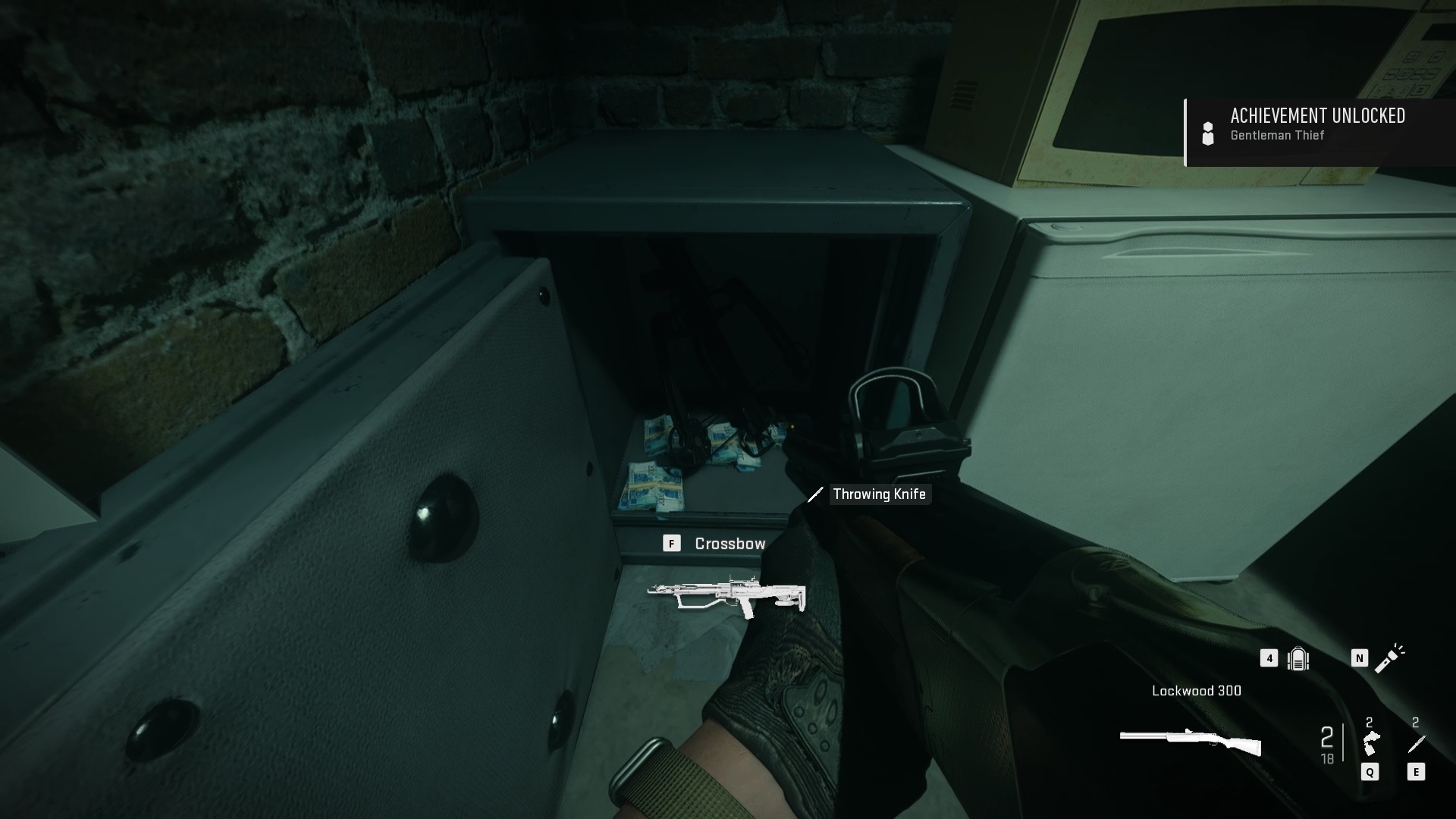Click the 4 keybind box next to the backpack

[1269, 659]
